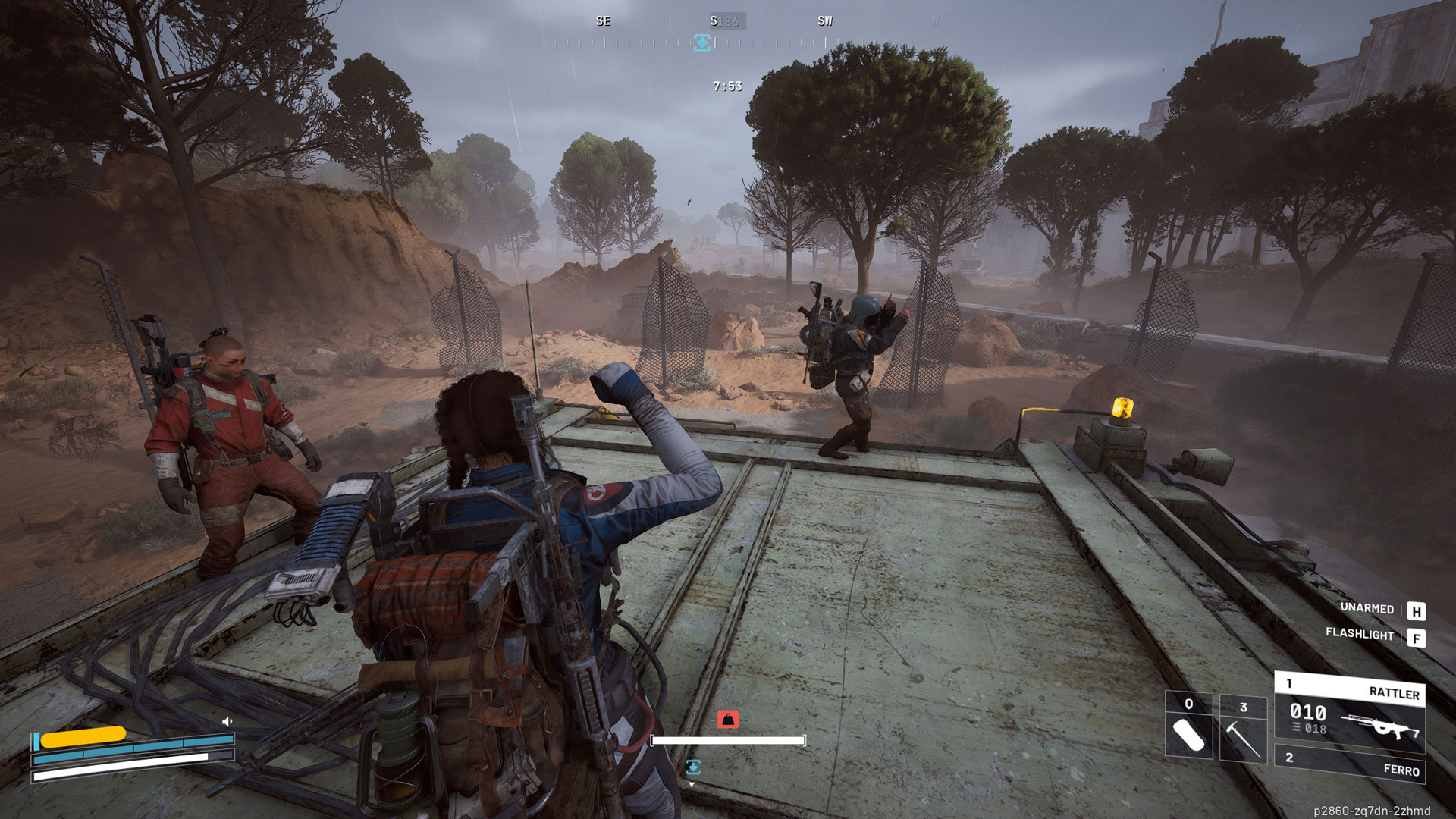Select the SW compass heading
Screen dimensions: 1456x819
click(x=824, y=21)
